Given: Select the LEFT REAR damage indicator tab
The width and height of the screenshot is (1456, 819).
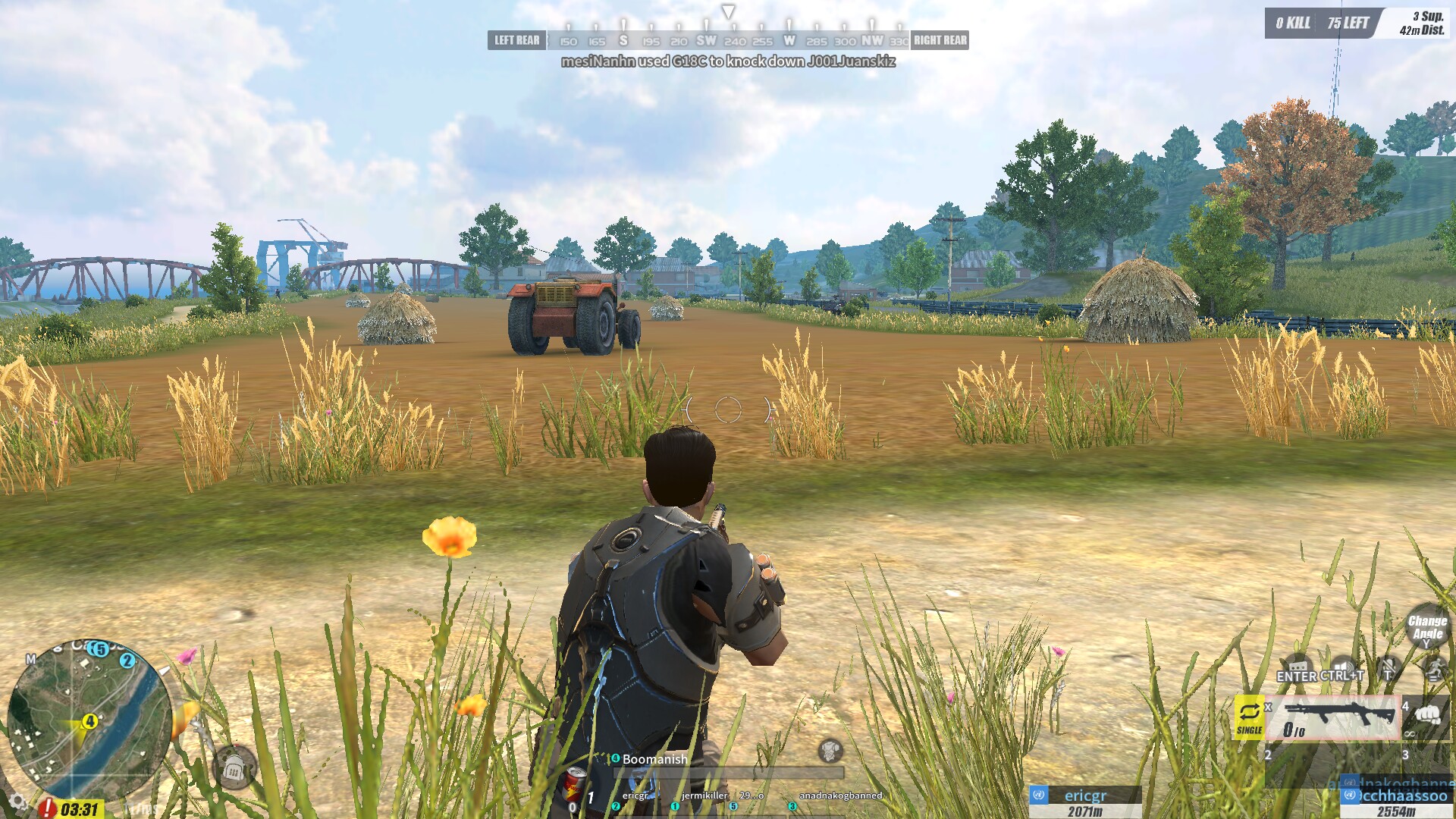Looking at the screenshot, I should 516,40.
